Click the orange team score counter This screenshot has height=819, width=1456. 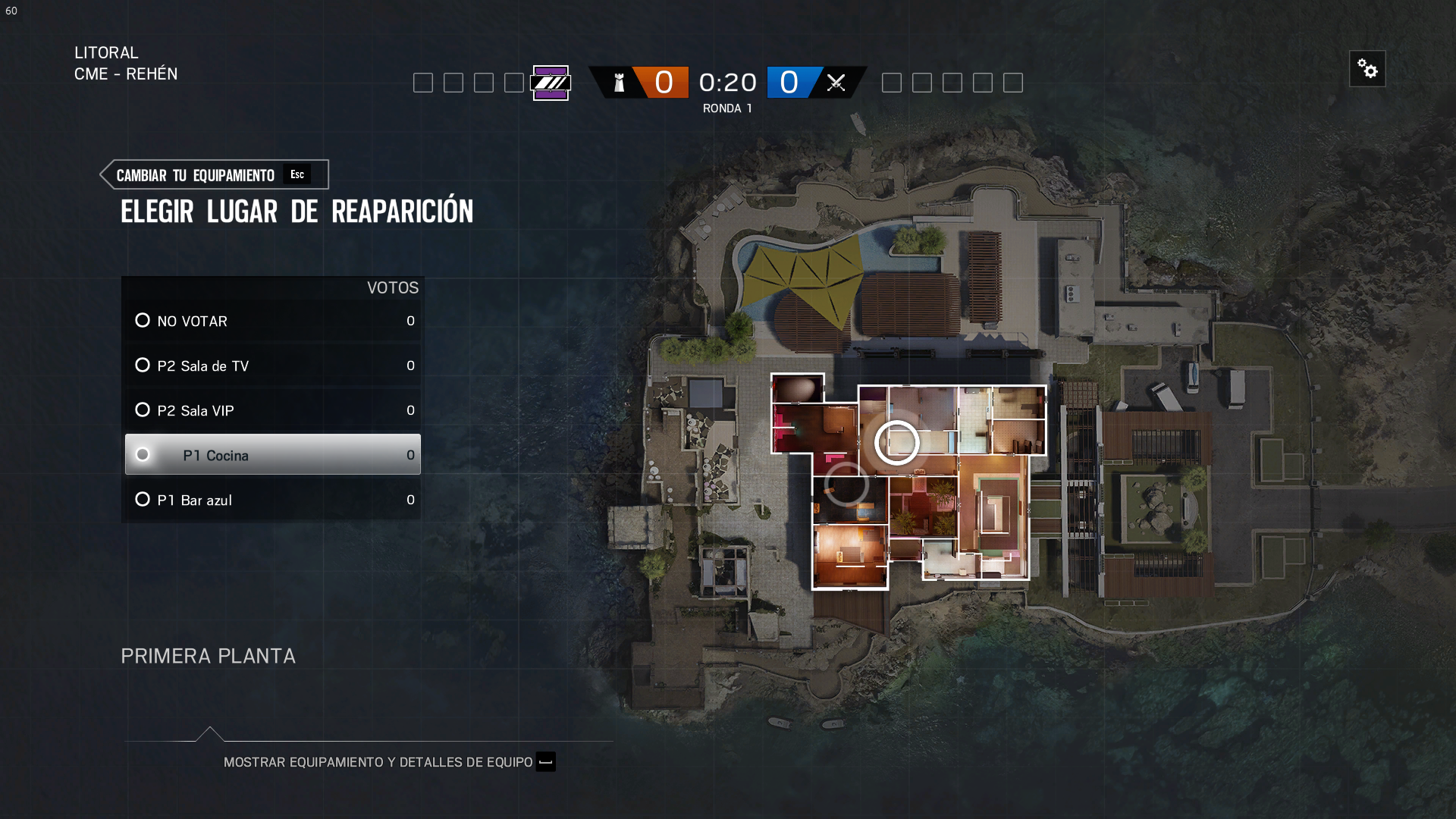(663, 82)
